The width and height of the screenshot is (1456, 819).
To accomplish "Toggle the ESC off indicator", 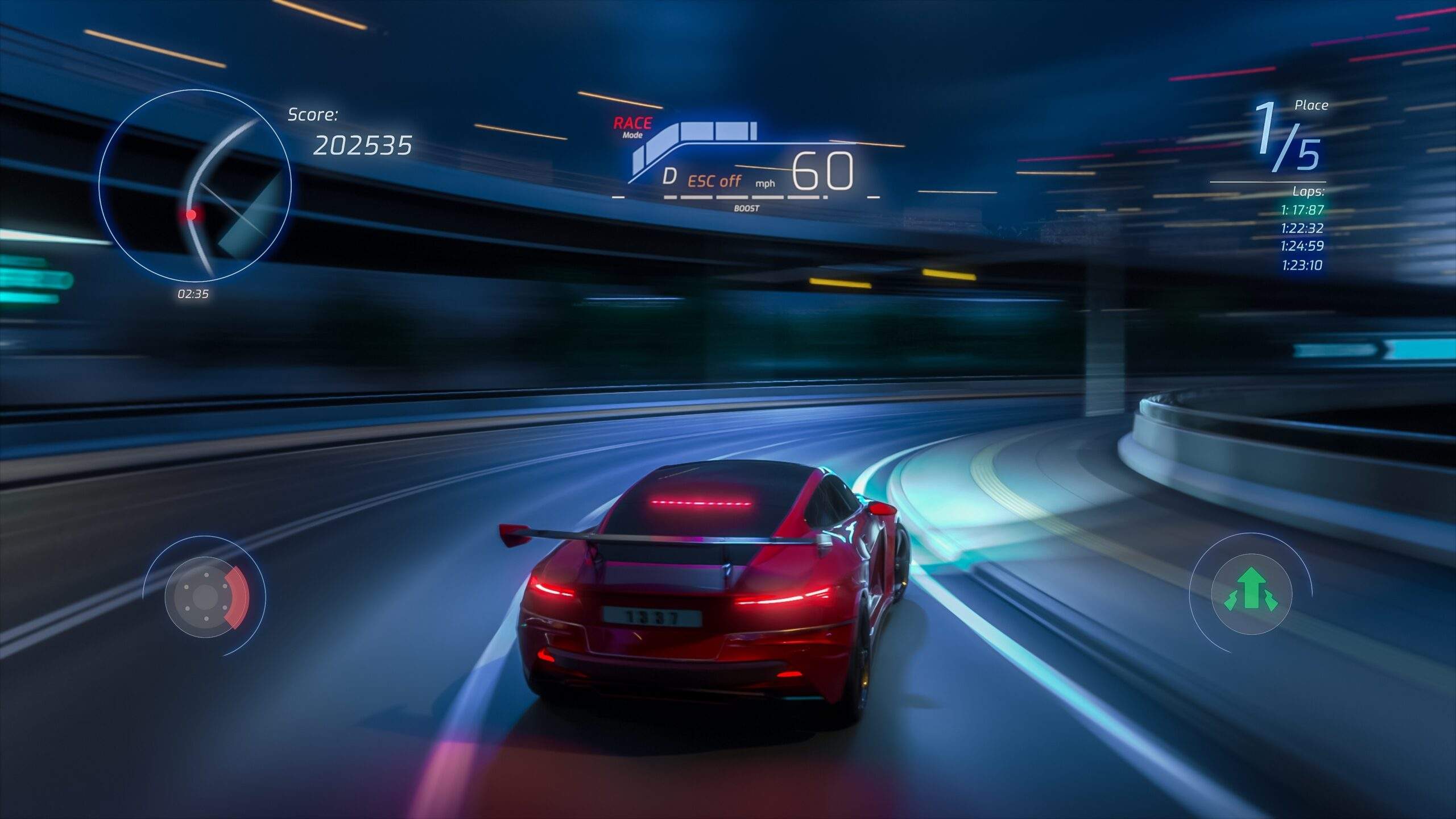I will (x=714, y=181).
